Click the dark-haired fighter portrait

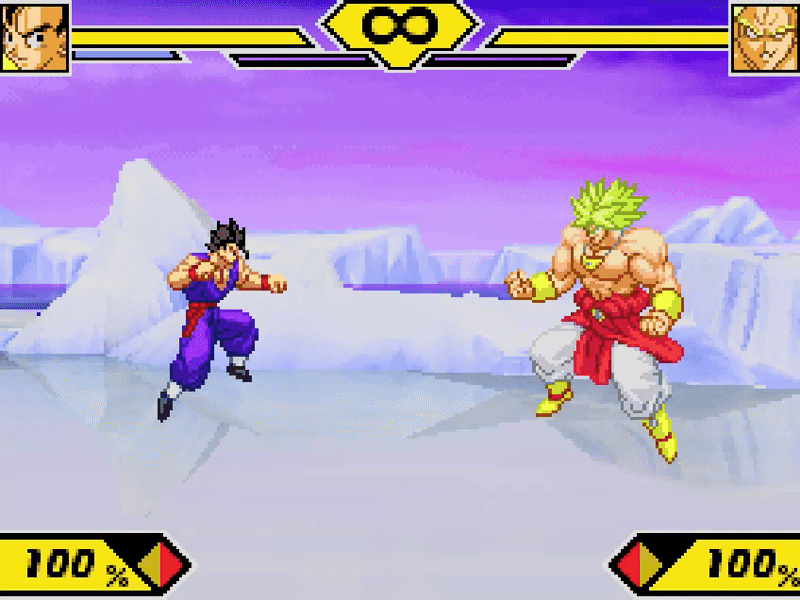35,37
